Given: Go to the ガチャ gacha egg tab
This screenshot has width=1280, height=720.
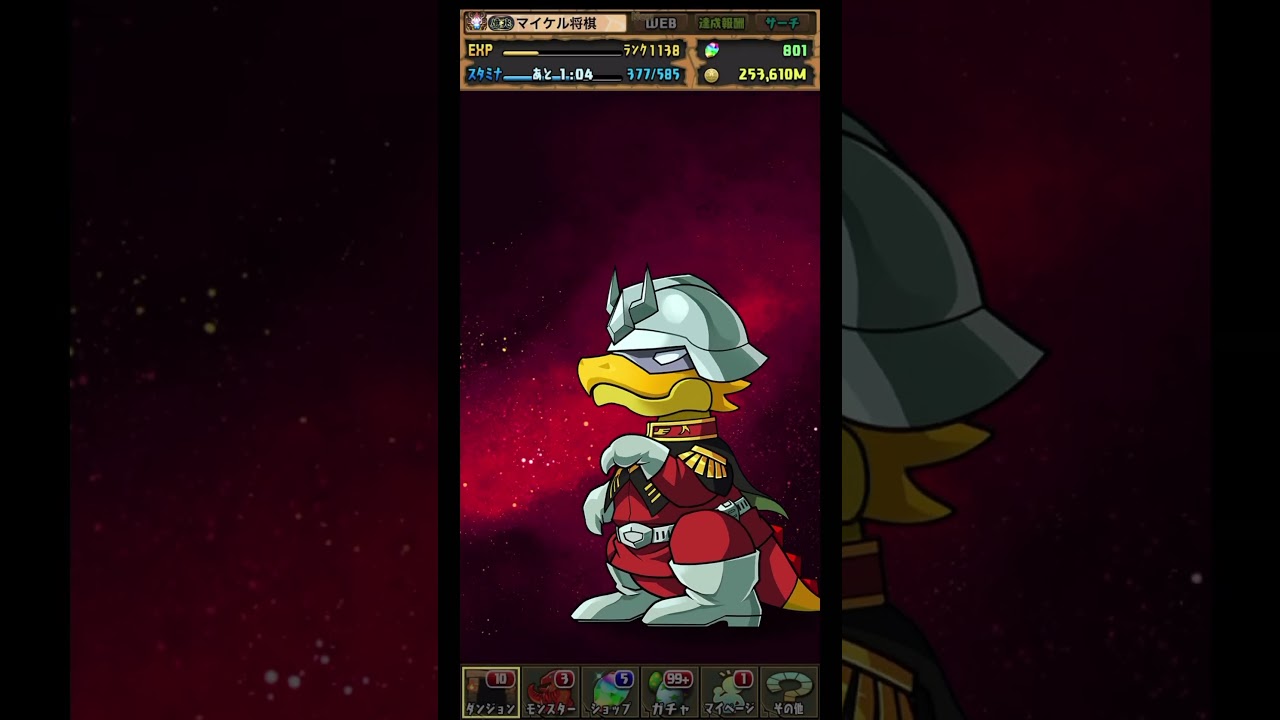Looking at the screenshot, I should tap(670, 692).
